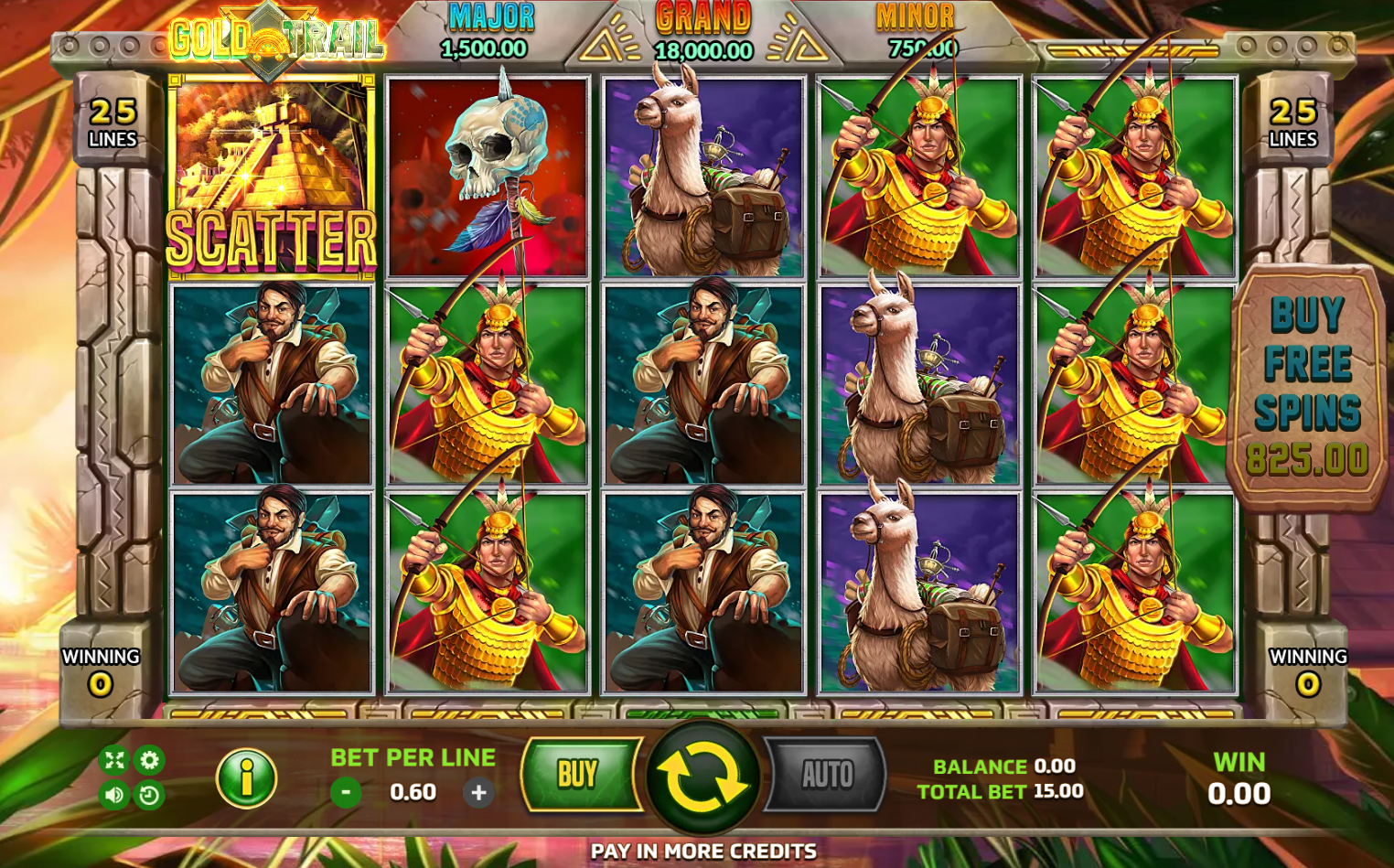Open the game history clock icon
The image size is (1394, 868).
click(x=149, y=795)
